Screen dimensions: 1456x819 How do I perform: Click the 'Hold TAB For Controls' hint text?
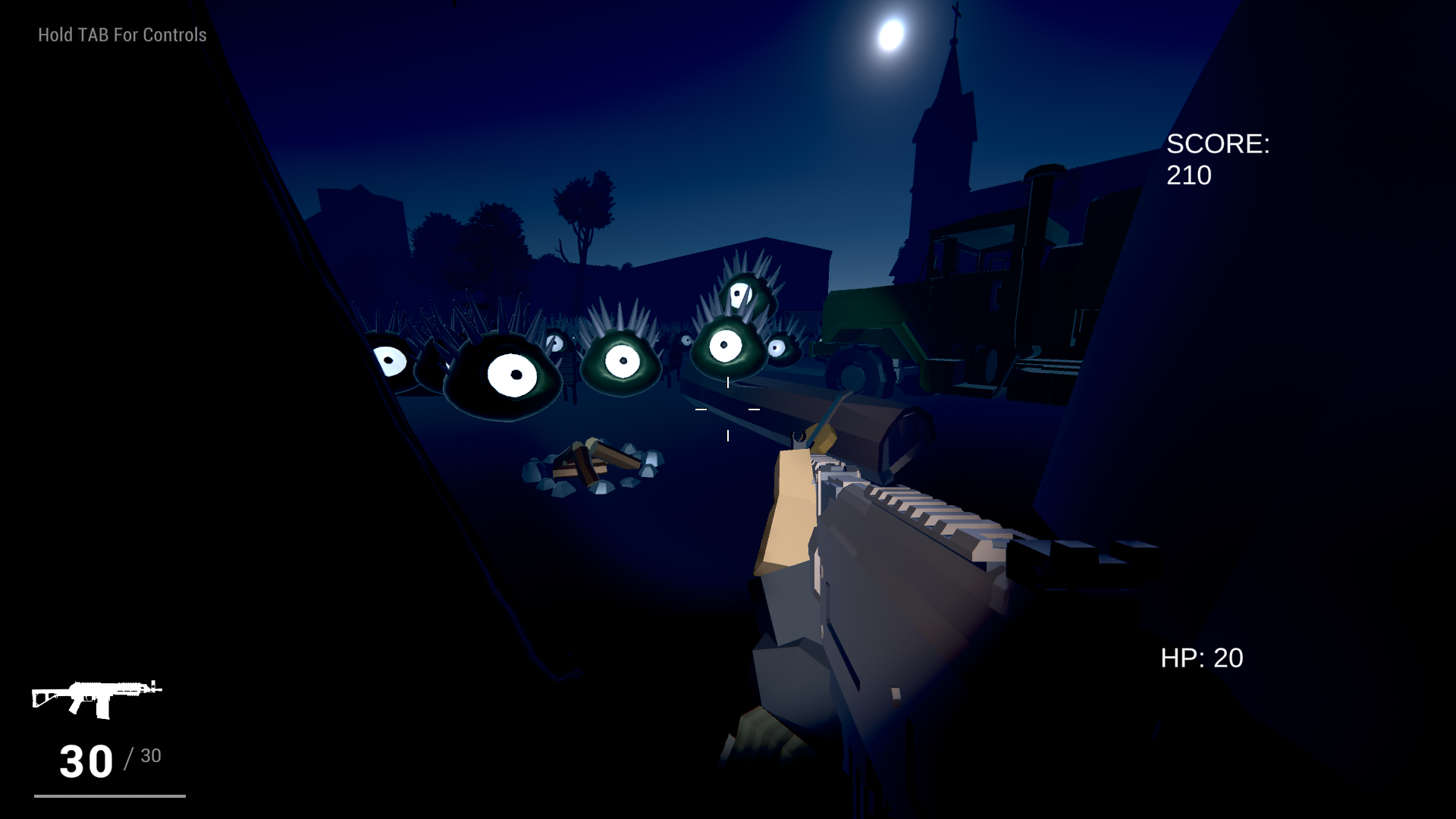121,34
